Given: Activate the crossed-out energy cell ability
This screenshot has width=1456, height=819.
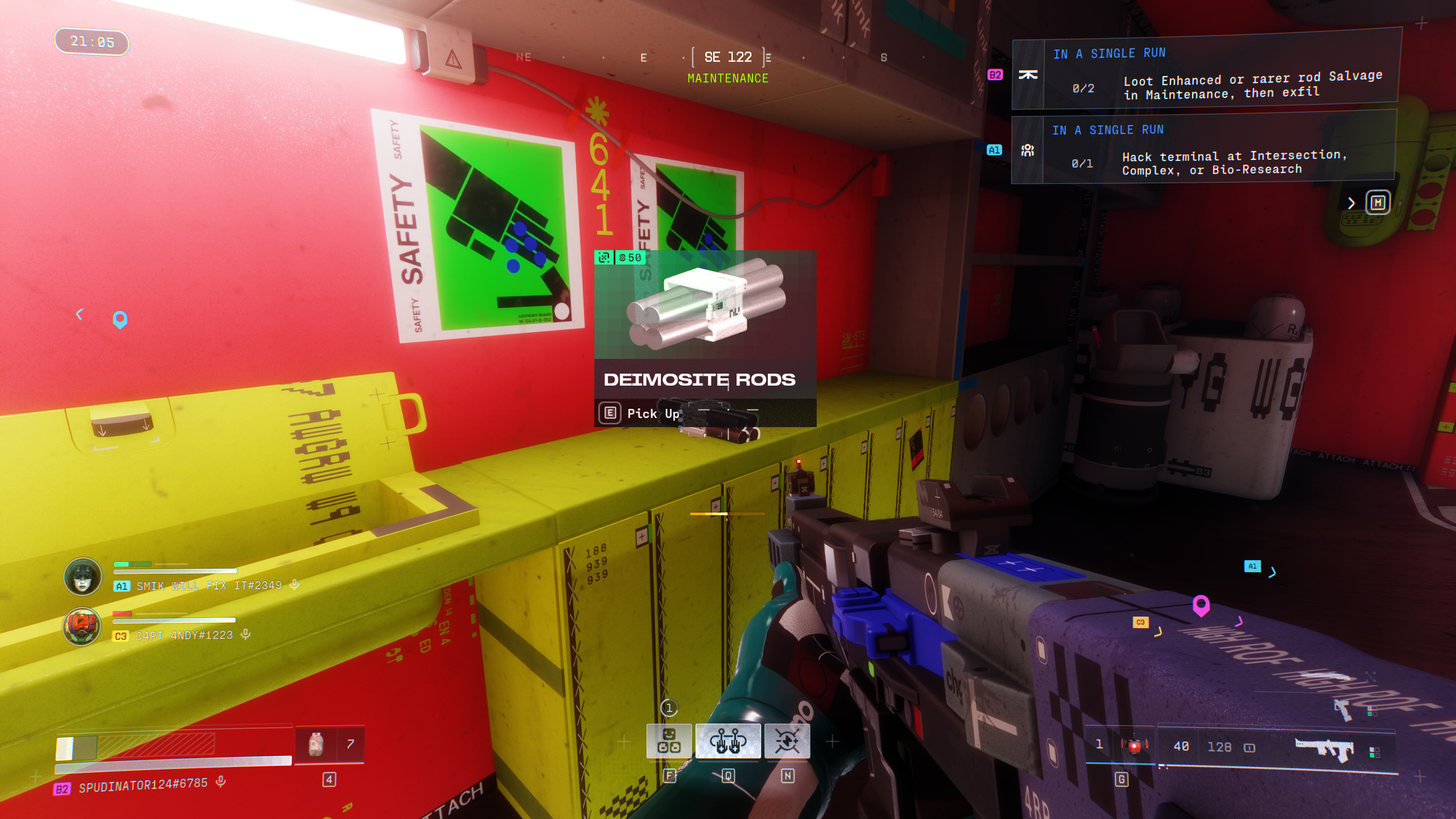Looking at the screenshot, I should point(787,741).
